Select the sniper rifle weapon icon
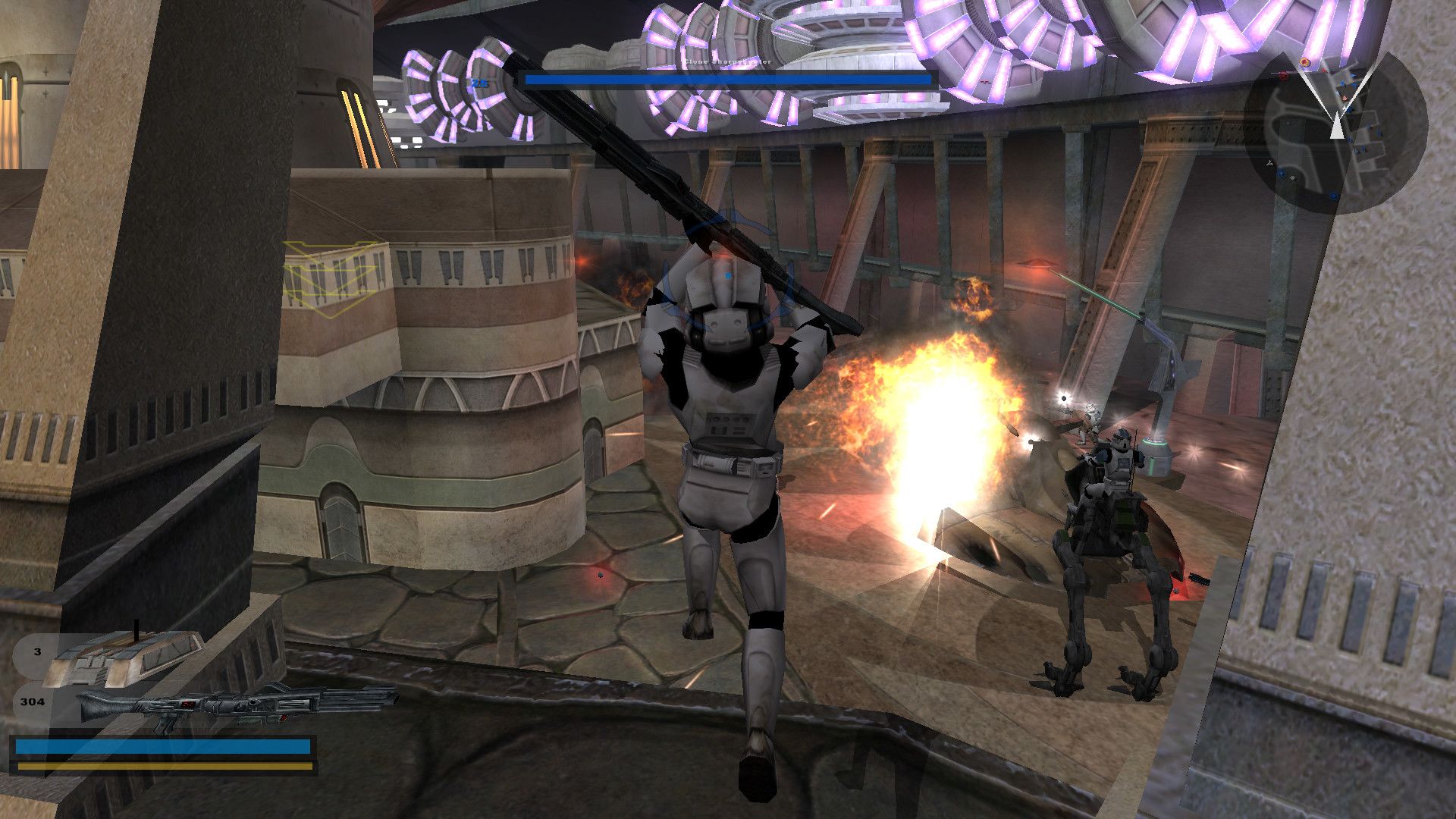1456x819 pixels. pyautogui.click(x=235, y=705)
